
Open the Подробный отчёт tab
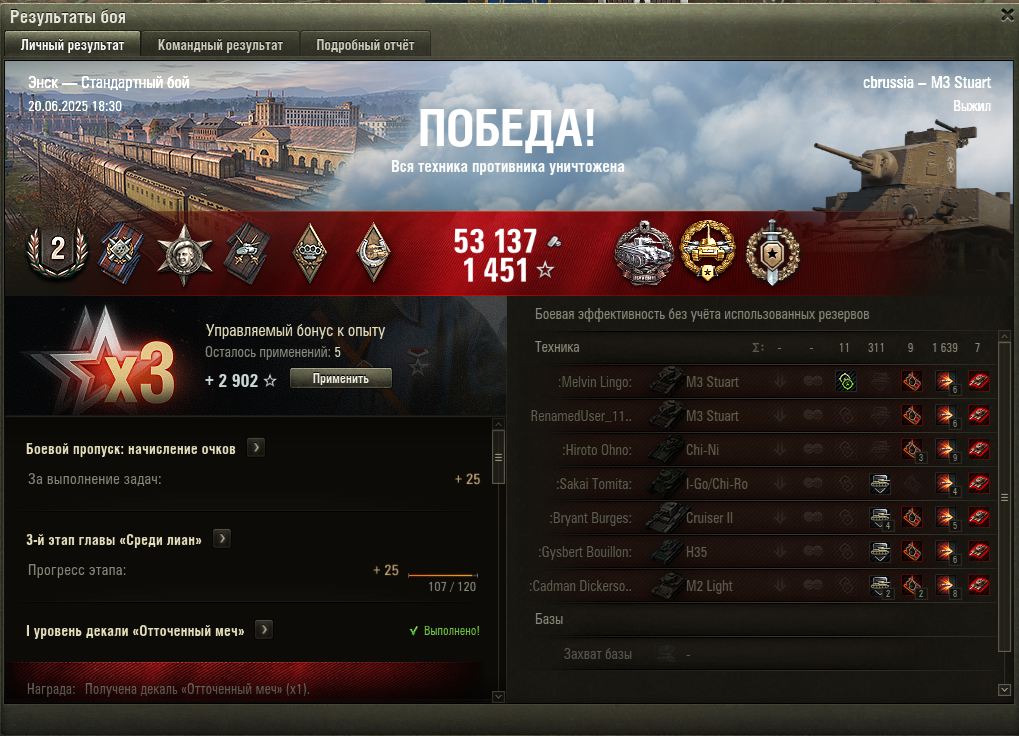click(365, 45)
